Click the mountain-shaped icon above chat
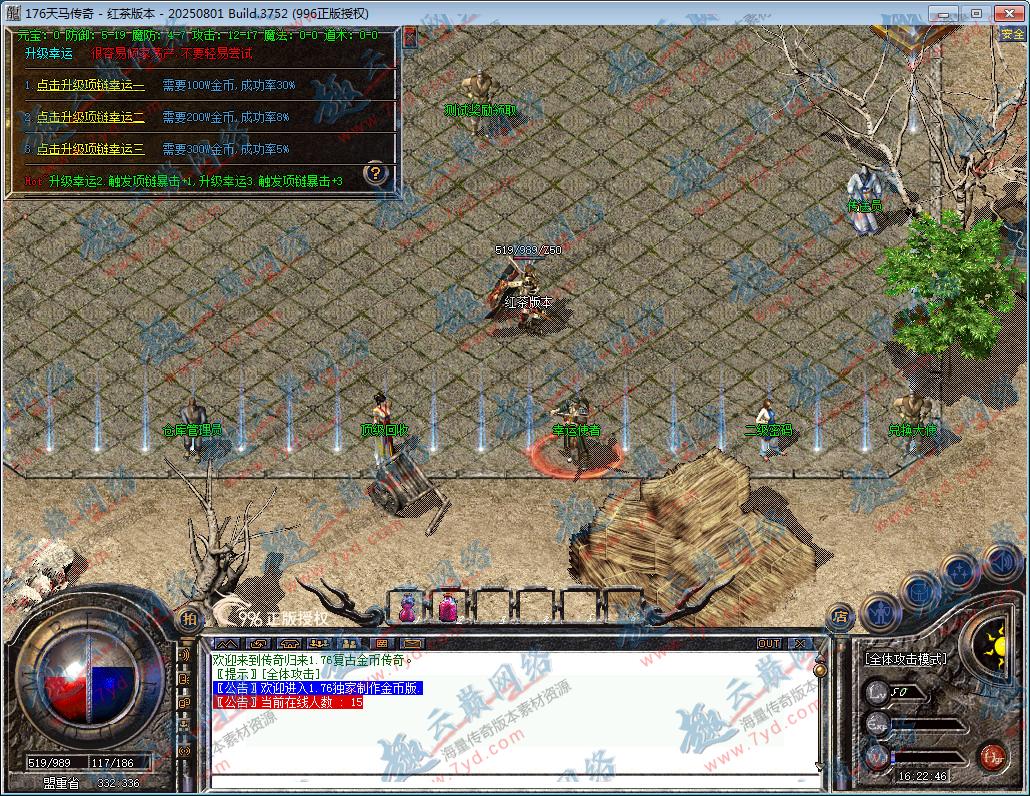 pos(227,644)
